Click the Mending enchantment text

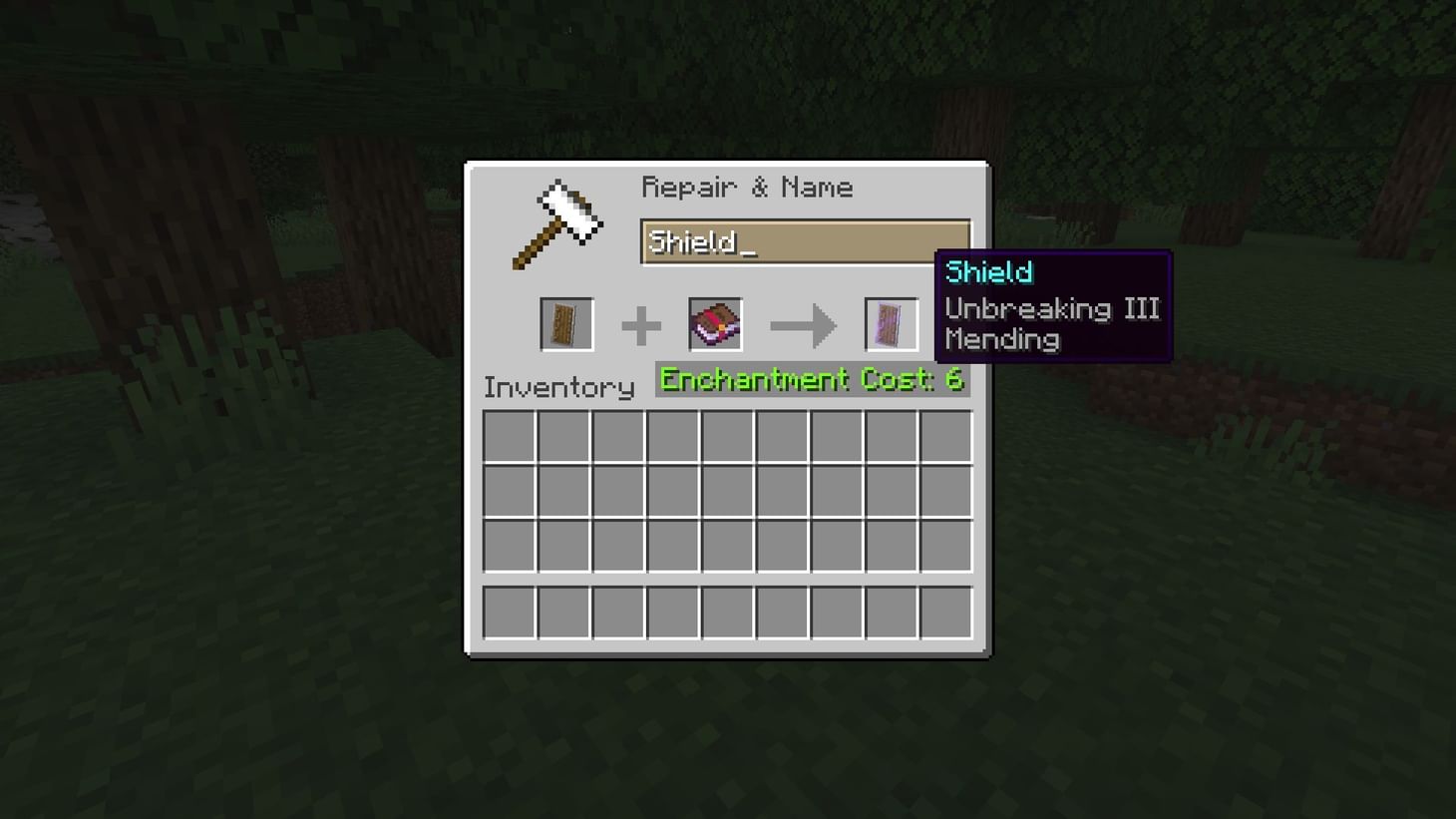[1003, 339]
